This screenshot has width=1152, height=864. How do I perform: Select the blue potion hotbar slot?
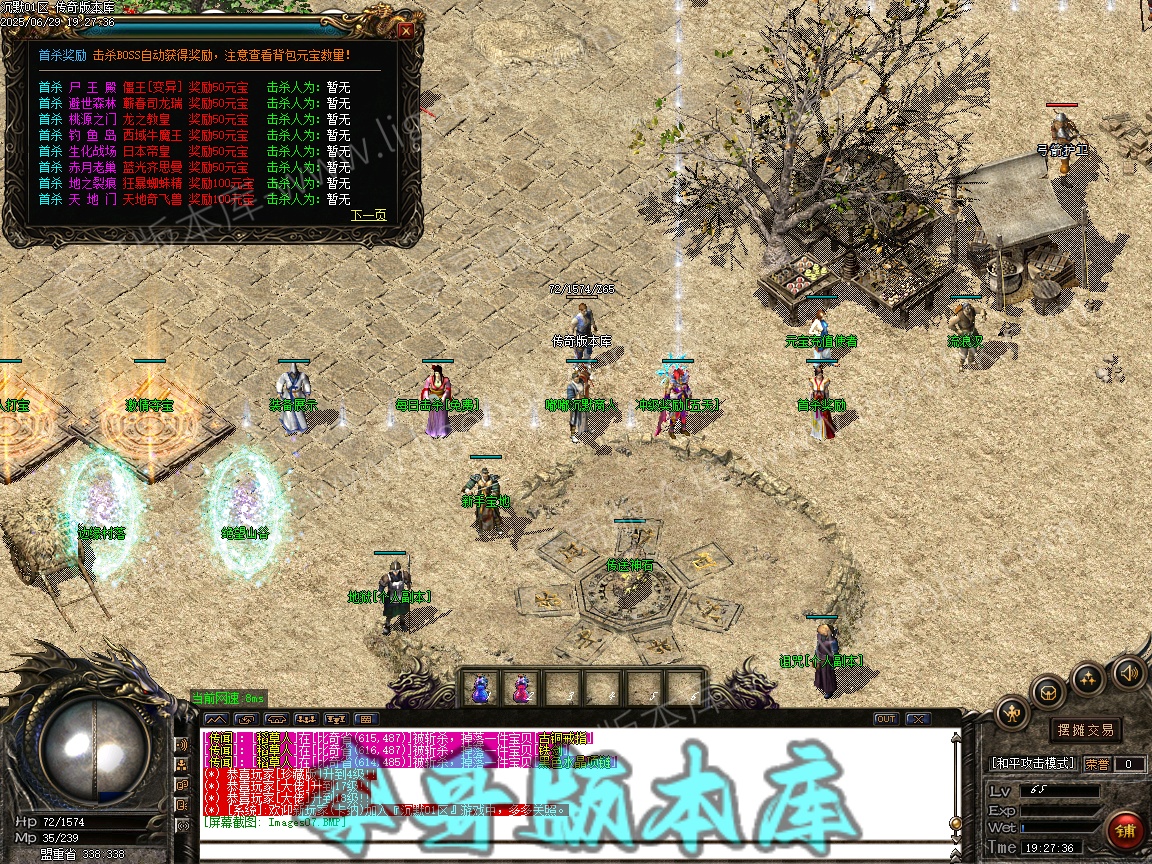pos(481,688)
